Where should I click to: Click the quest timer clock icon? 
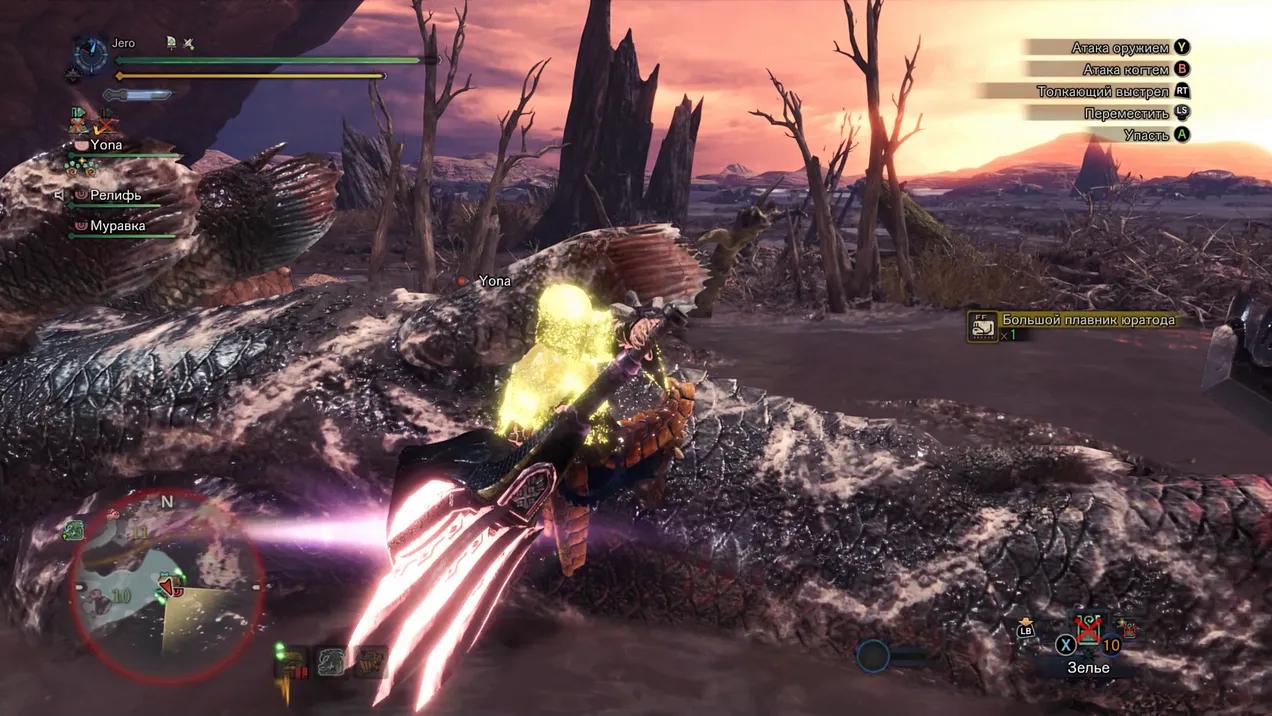pyautogui.click(x=91, y=54)
